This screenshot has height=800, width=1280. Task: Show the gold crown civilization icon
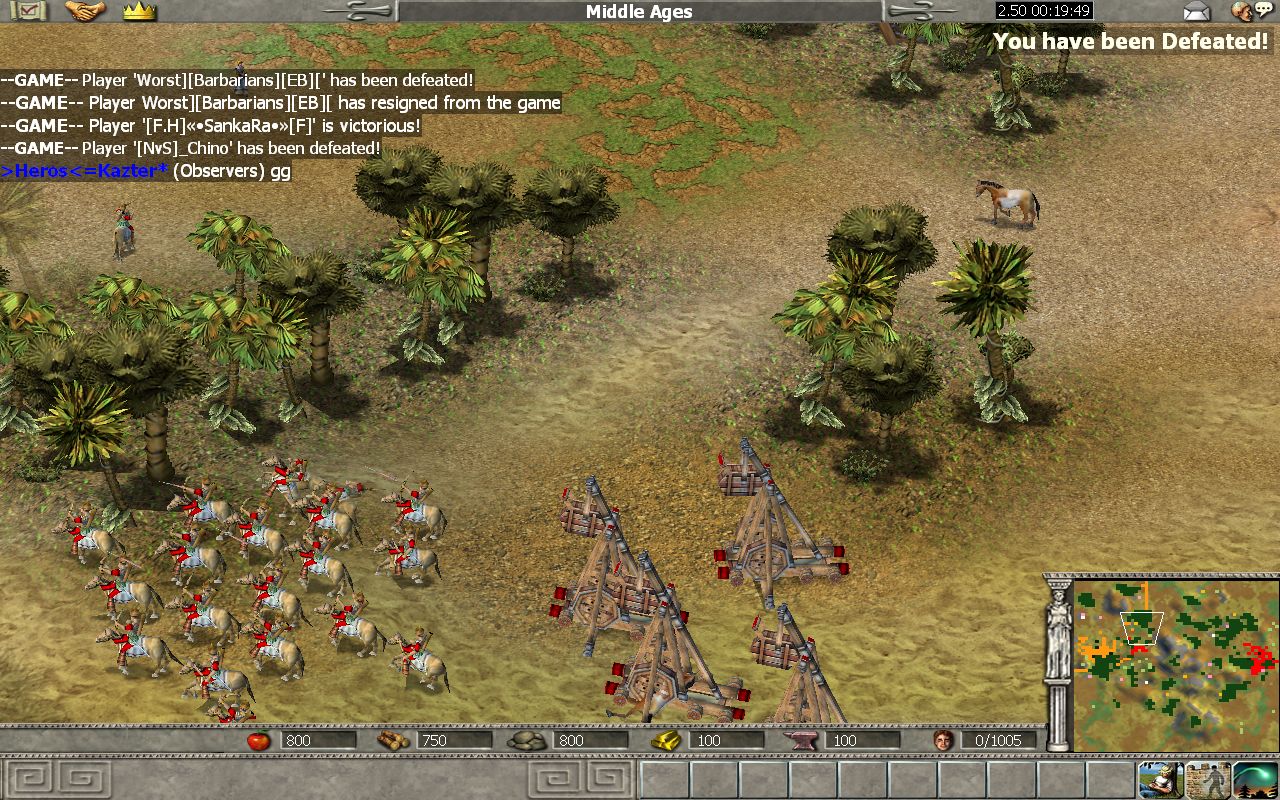click(x=139, y=11)
